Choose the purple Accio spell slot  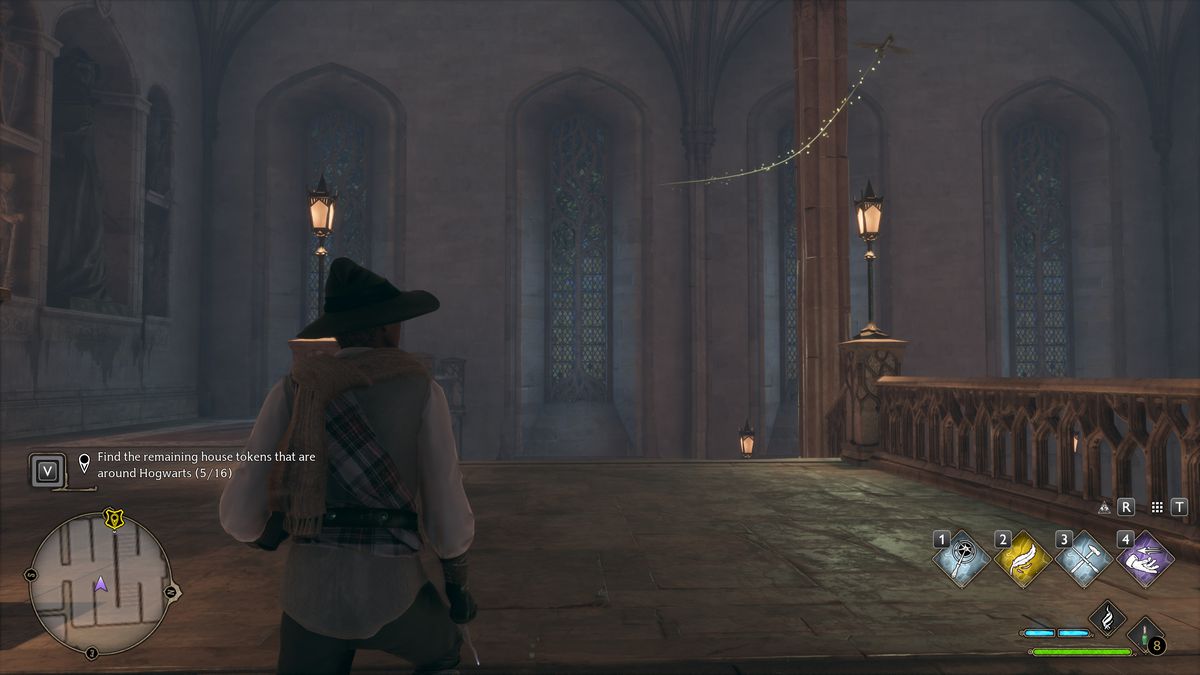(x=1146, y=559)
